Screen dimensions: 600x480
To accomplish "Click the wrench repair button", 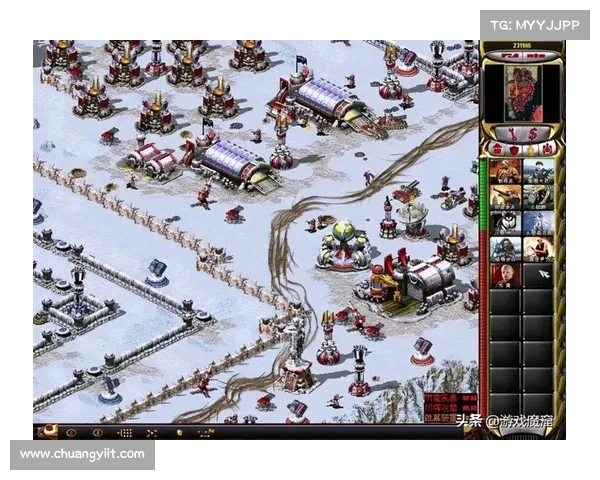I will coord(512,133).
